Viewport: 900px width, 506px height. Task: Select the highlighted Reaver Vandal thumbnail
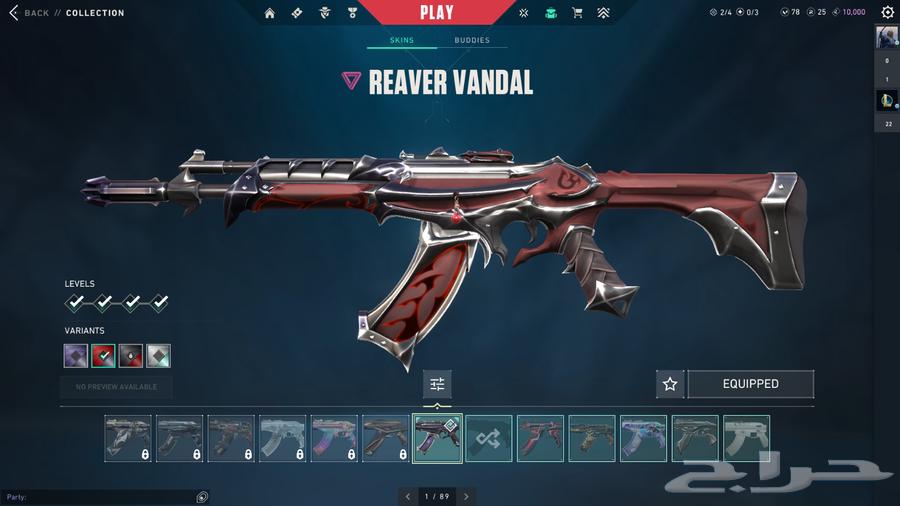(437, 438)
